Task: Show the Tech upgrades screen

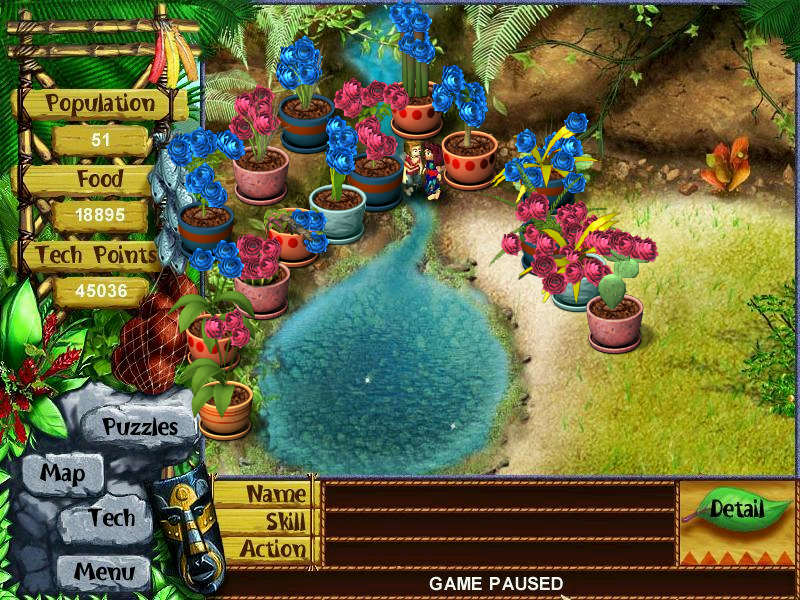Action: coord(110,518)
